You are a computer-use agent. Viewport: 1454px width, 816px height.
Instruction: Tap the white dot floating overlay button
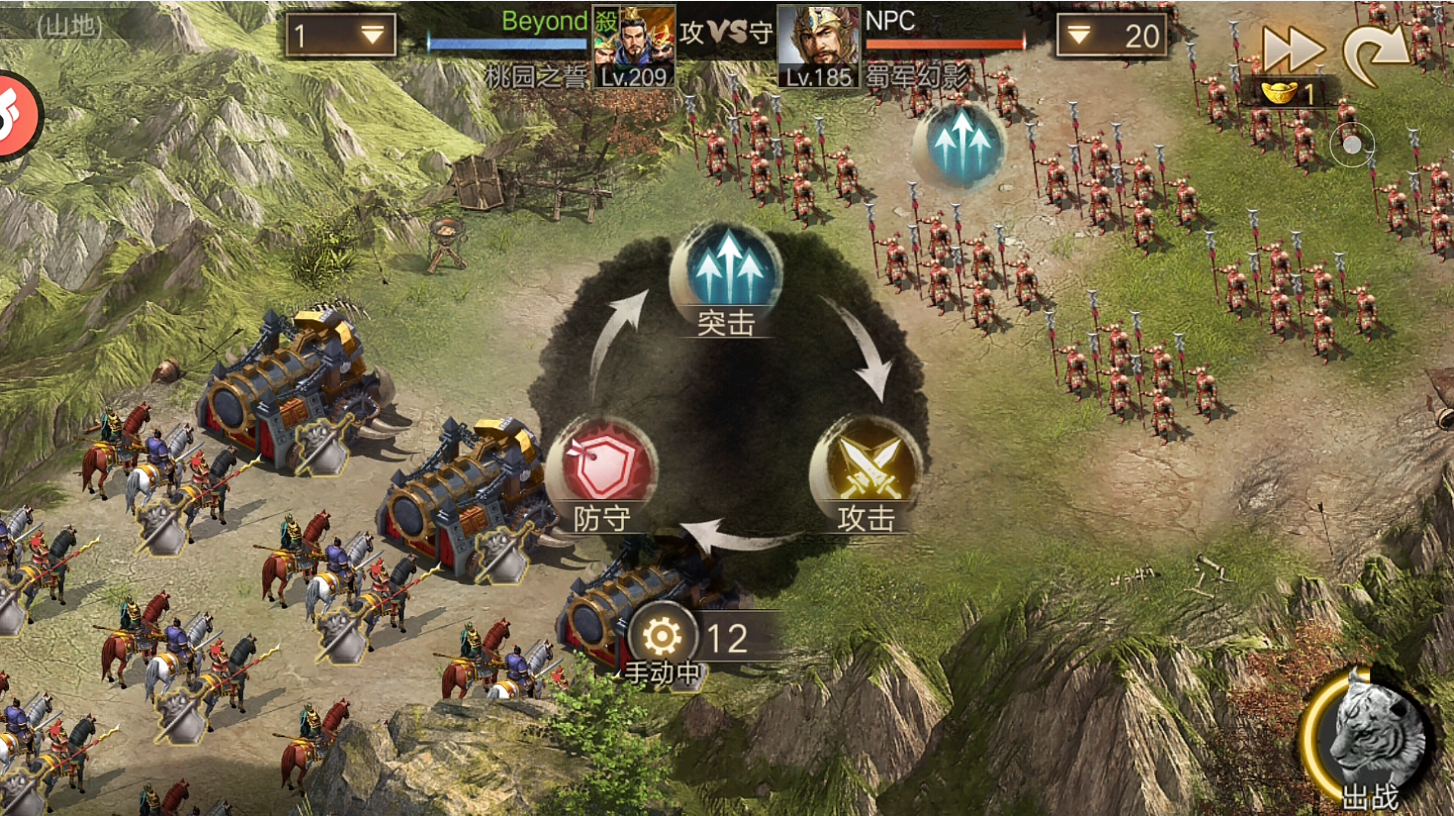tap(1352, 145)
